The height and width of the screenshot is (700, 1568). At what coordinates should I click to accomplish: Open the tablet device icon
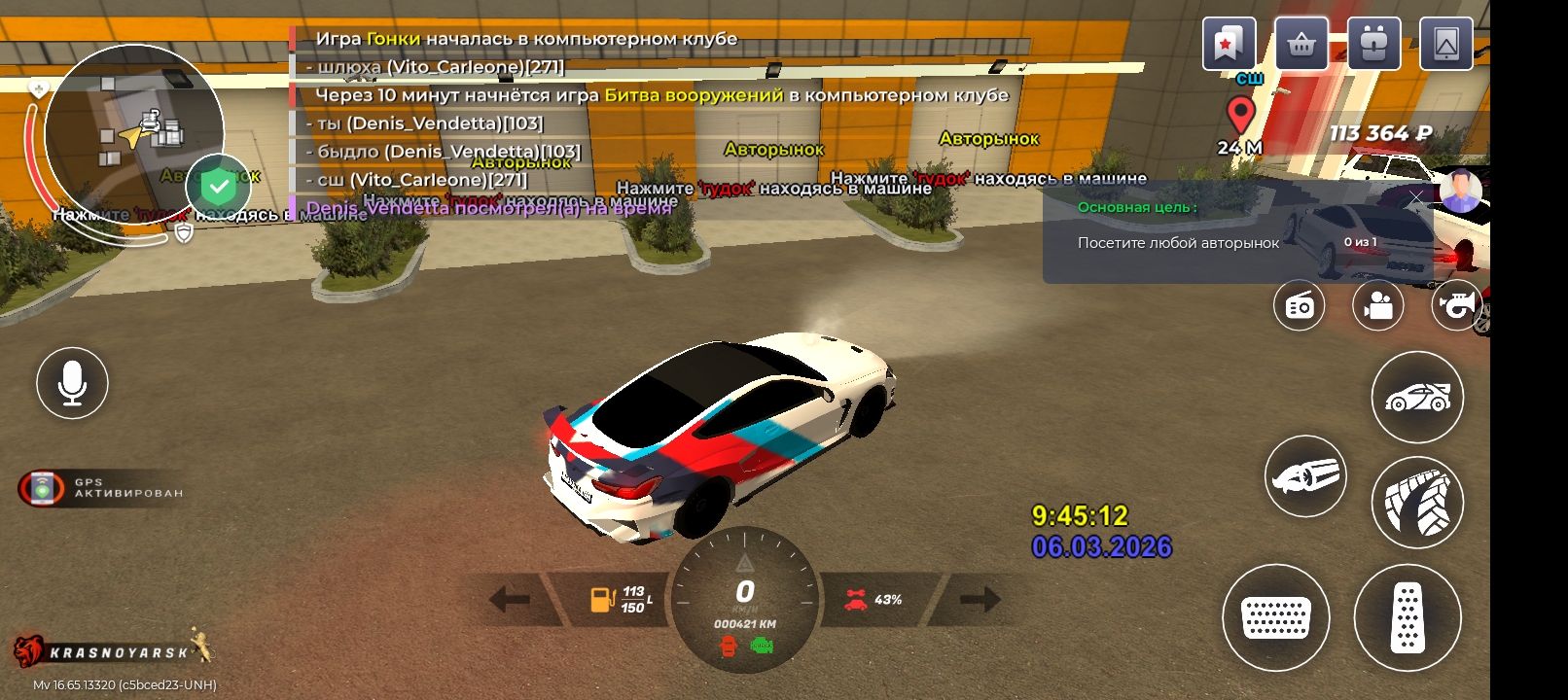(x=1445, y=44)
